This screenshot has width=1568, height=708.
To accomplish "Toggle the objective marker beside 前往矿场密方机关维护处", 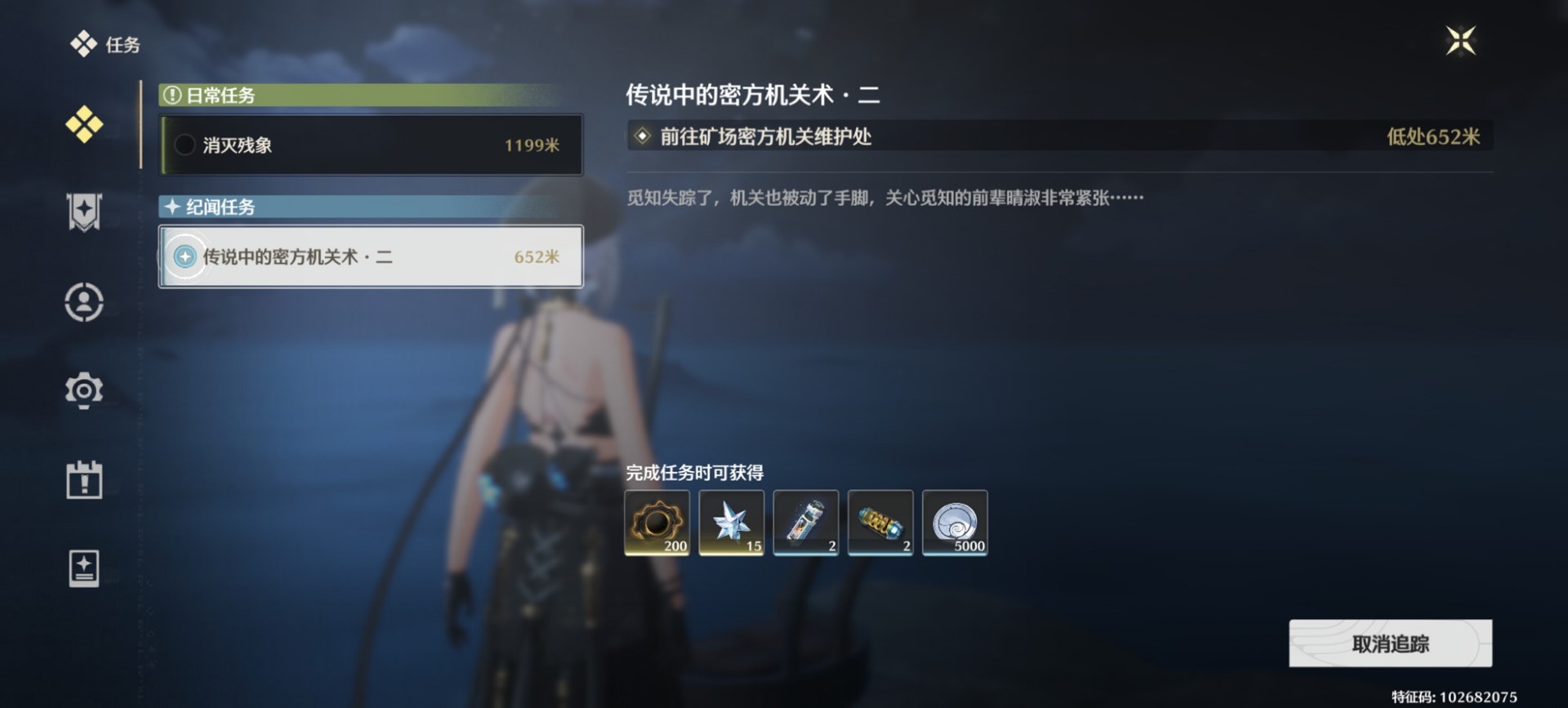I will [x=642, y=137].
